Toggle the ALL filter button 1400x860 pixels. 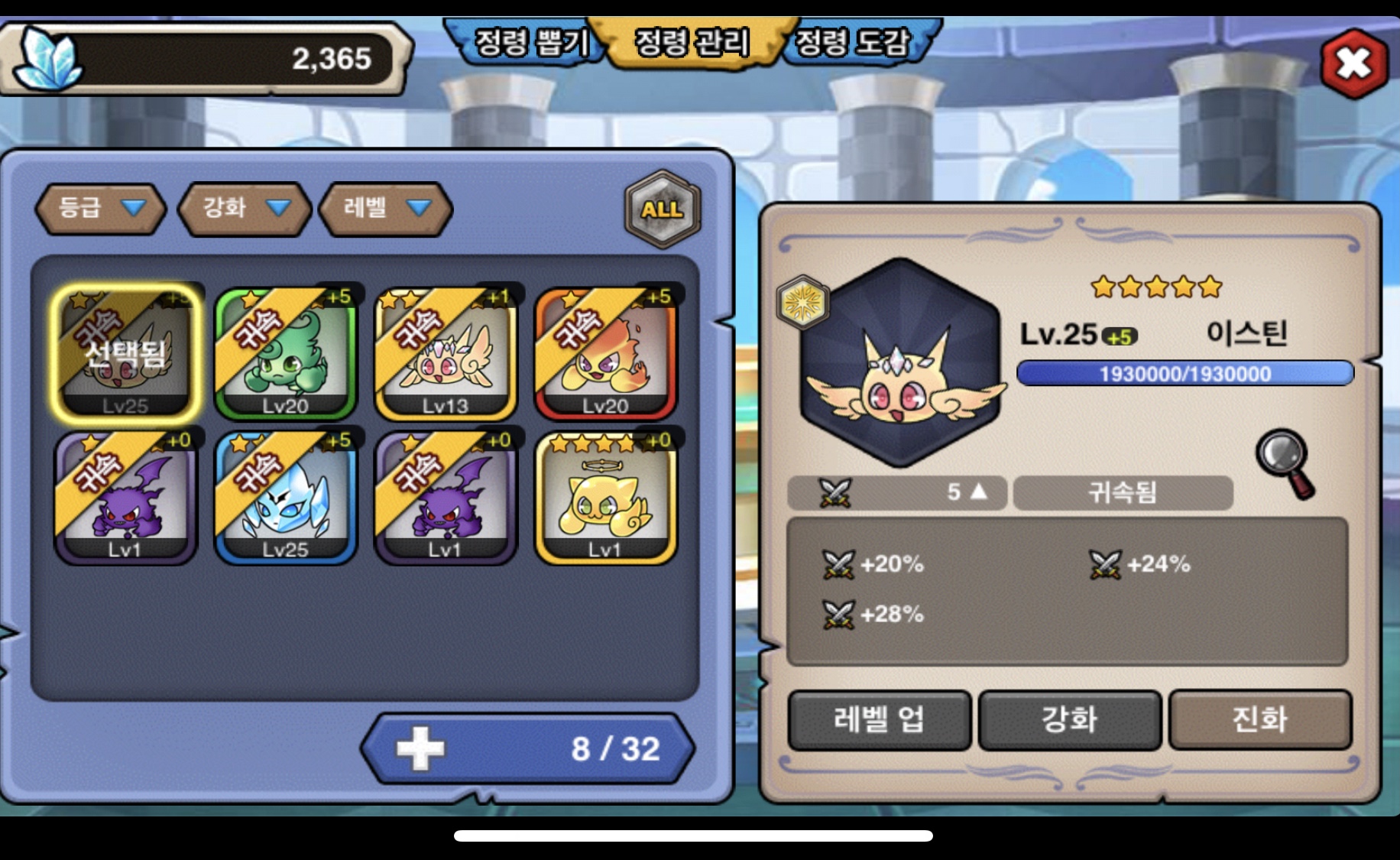[662, 209]
